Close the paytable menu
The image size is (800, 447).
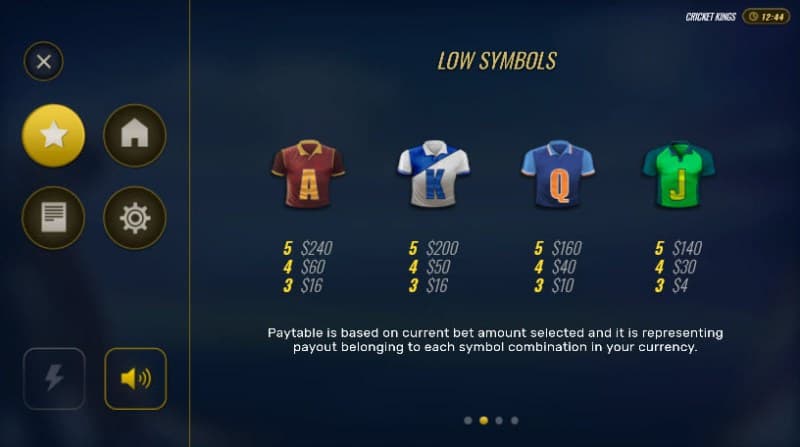[x=43, y=62]
